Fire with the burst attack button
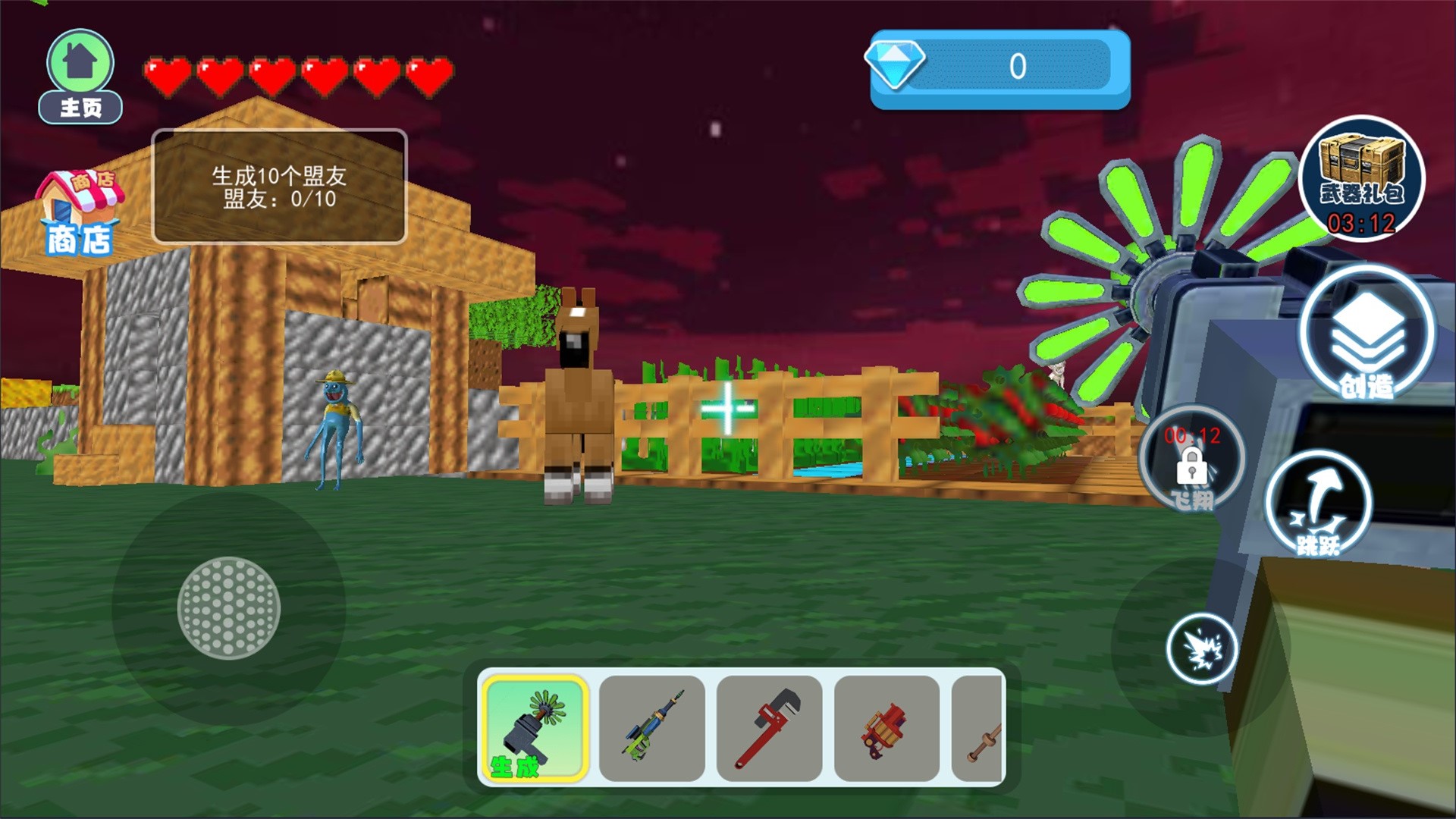 1202,649
